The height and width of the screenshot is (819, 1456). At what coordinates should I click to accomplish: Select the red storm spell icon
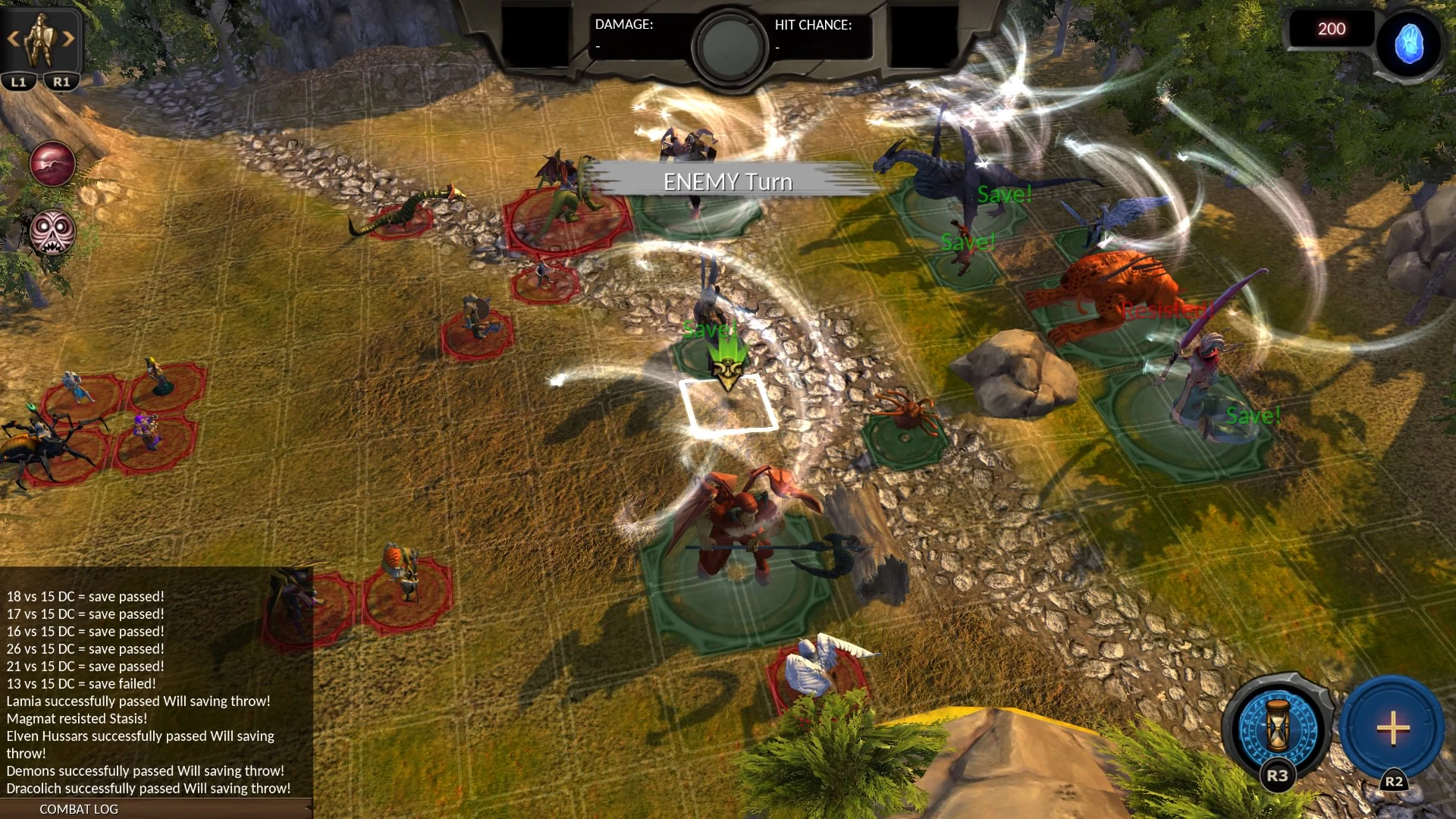(x=52, y=163)
